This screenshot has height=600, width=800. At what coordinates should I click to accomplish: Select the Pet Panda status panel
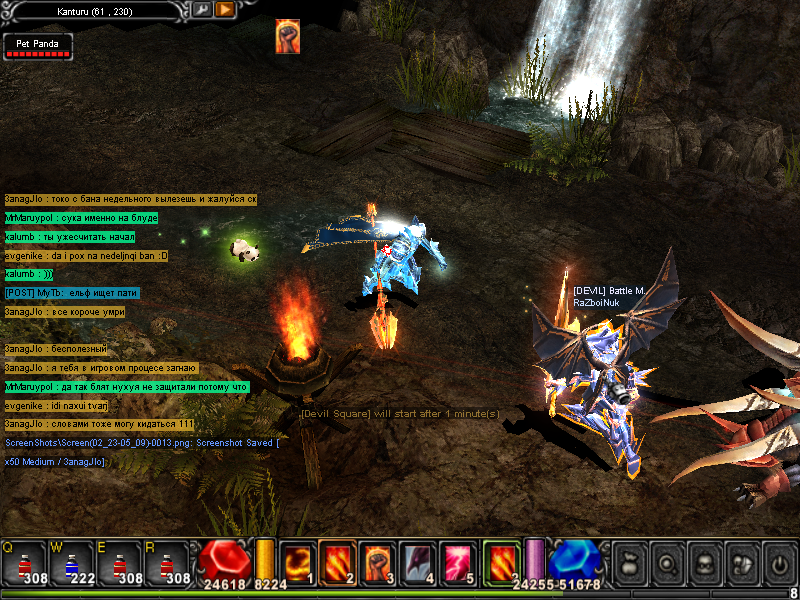point(37,45)
